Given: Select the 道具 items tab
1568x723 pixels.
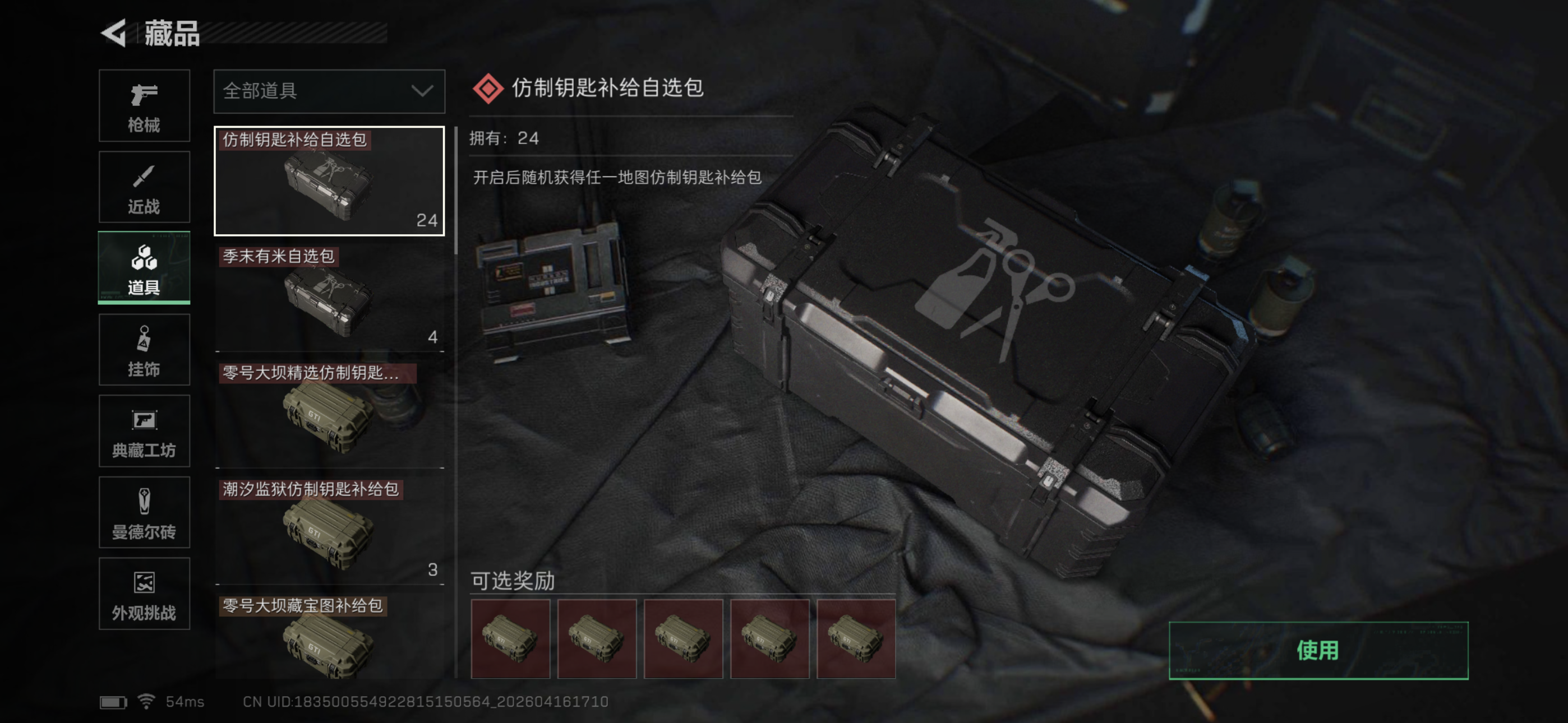Looking at the screenshot, I should coord(144,268).
